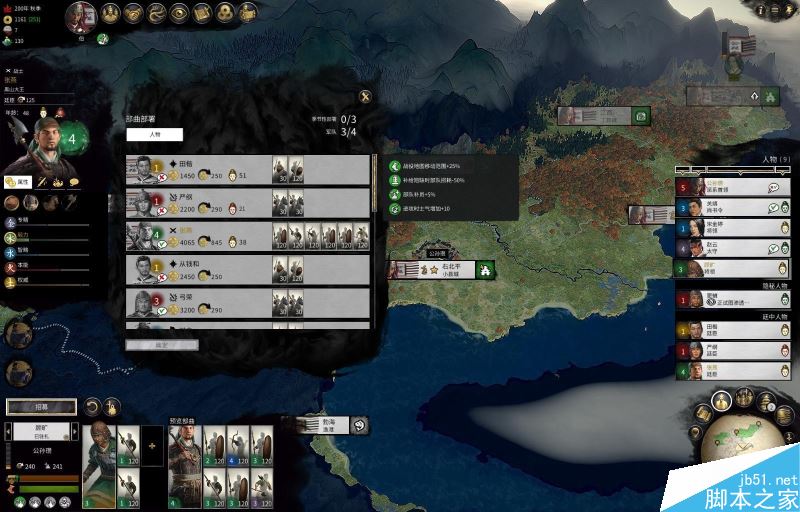Close the retinue deployment panel
This screenshot has height=512, width=800.
(x=365, y=97)
